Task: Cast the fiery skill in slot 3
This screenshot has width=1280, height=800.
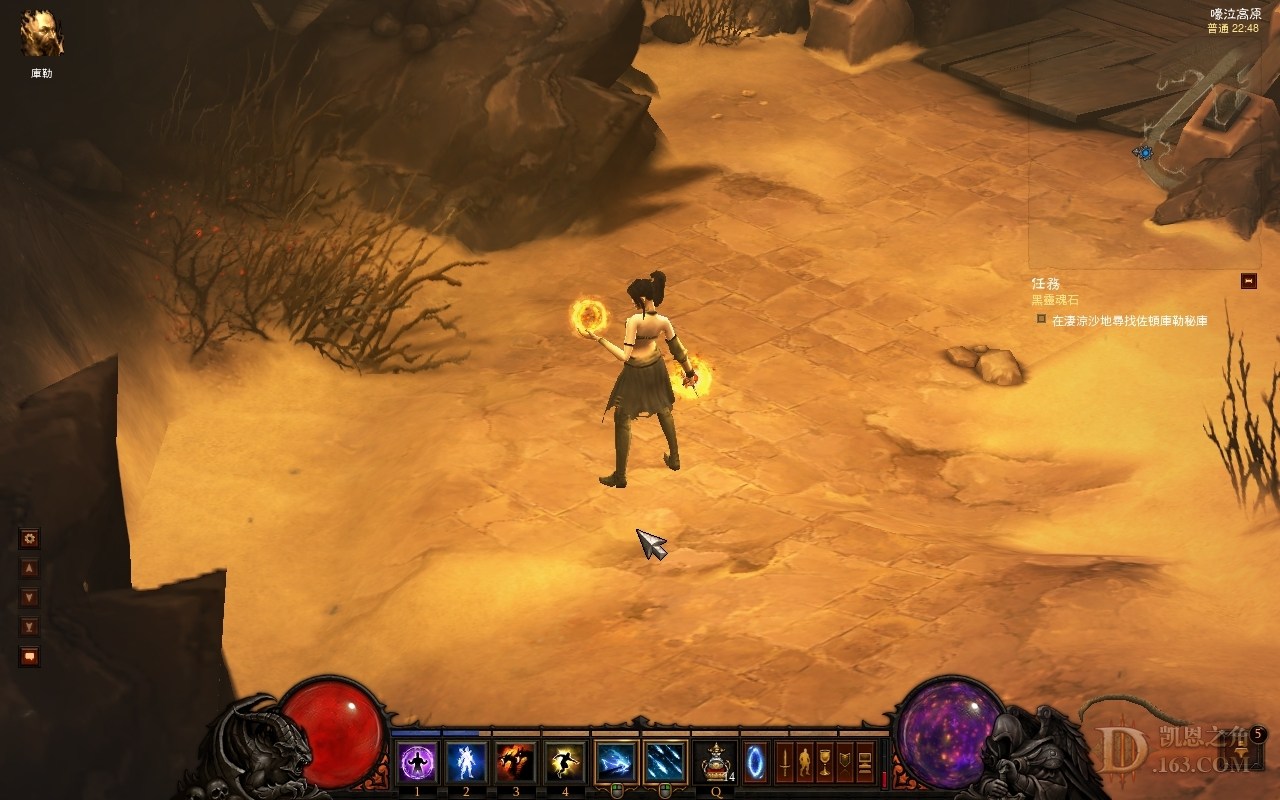Action: tap(516, 763)
